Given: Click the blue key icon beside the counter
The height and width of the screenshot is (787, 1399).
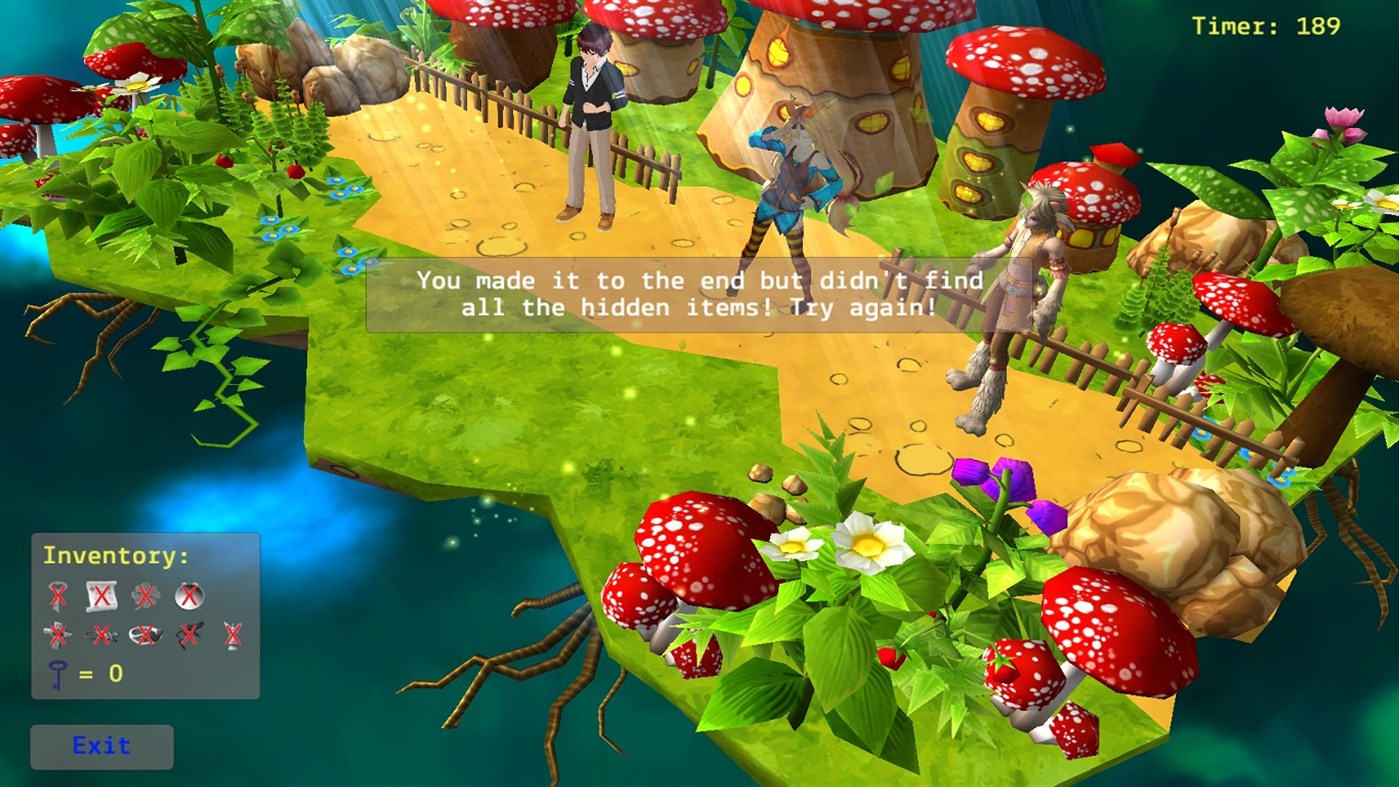Looking at the screenshot, I should [58, 673].
